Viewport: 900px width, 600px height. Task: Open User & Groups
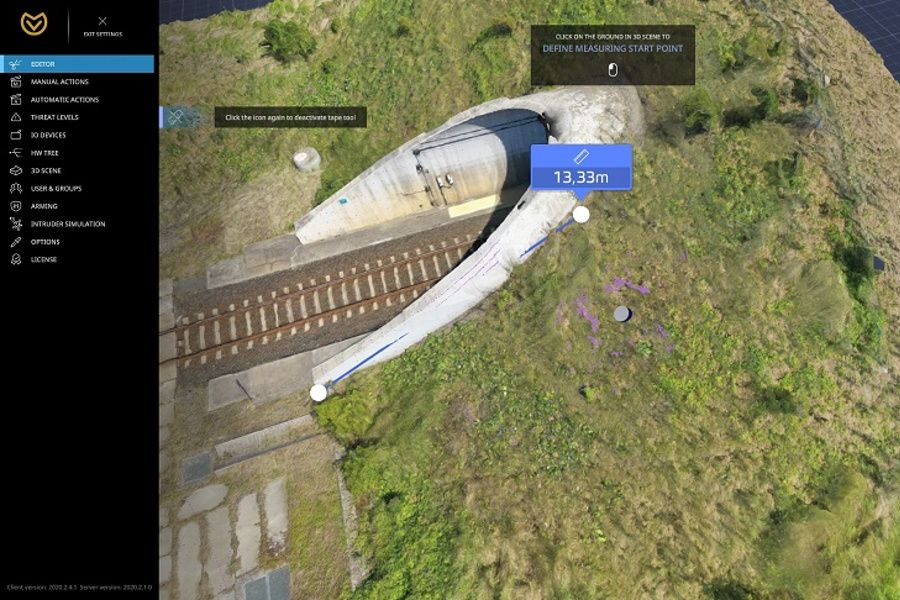coord(56,188)
